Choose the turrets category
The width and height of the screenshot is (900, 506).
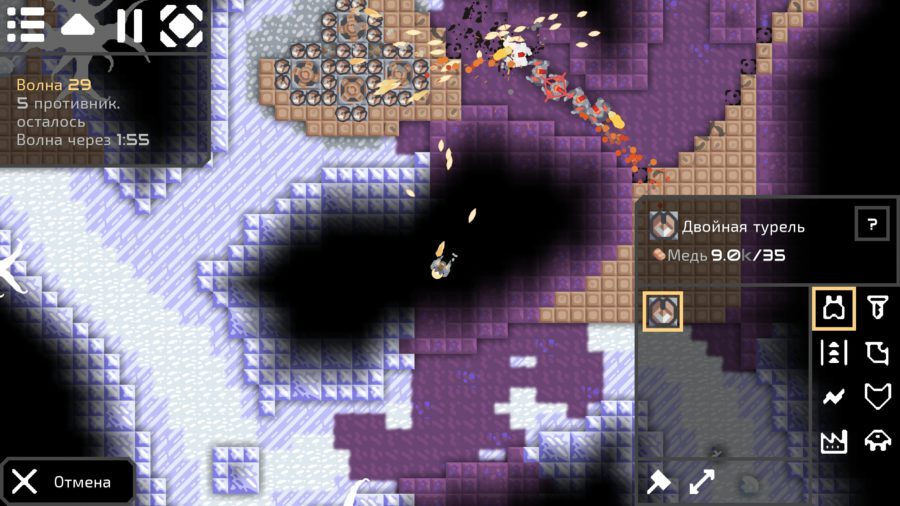[834, 309]
